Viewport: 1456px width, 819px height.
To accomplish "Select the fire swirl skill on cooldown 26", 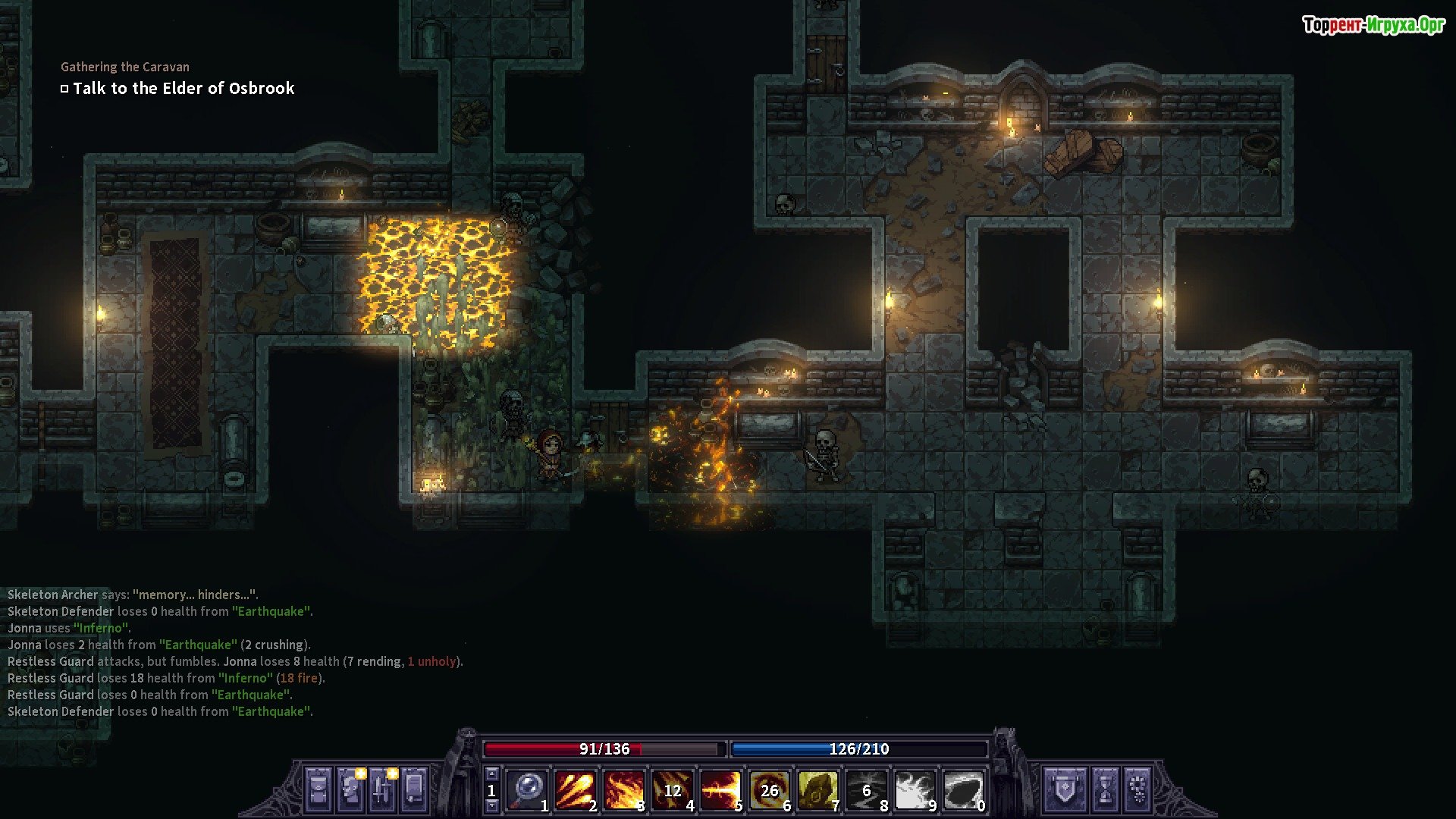I will 769,790.
